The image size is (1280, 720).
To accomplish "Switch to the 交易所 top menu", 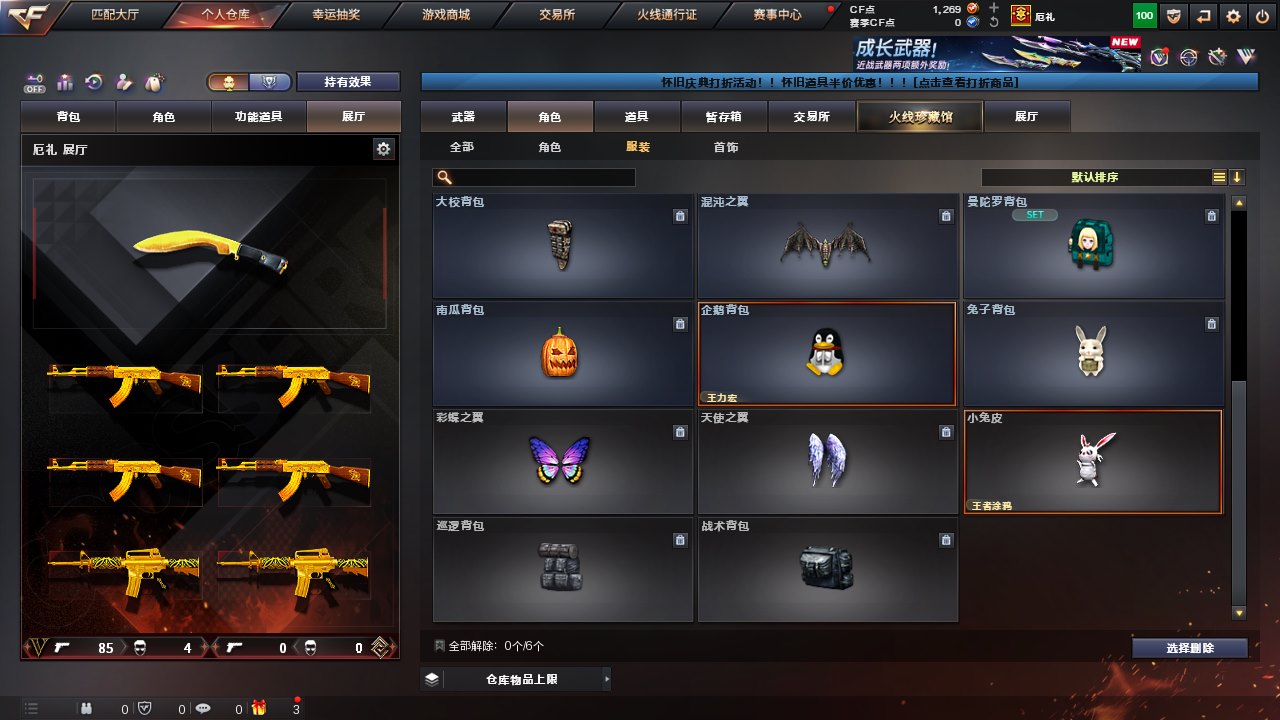I will 556,15.
